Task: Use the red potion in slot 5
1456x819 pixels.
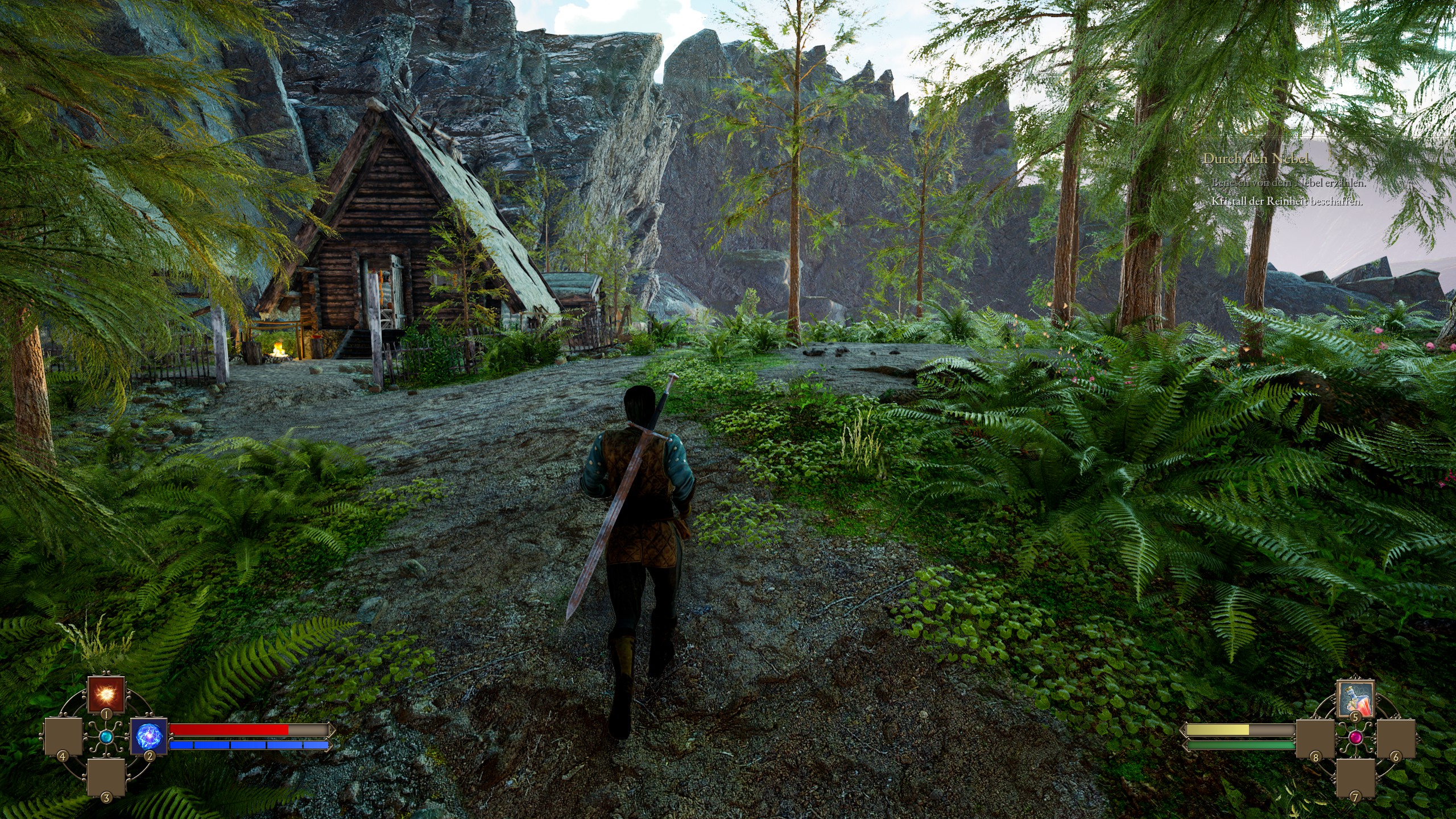Action: point(1355,699)
